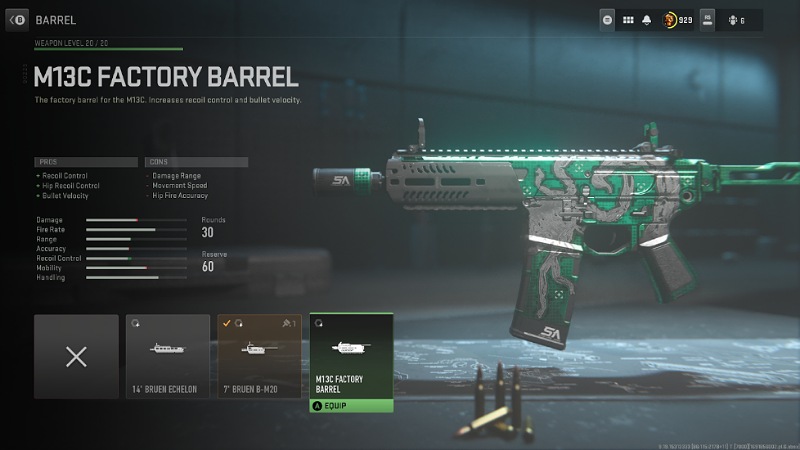
Task: Select the 14" Bruen Echelon barrel
Action: (x=167, y=356)
